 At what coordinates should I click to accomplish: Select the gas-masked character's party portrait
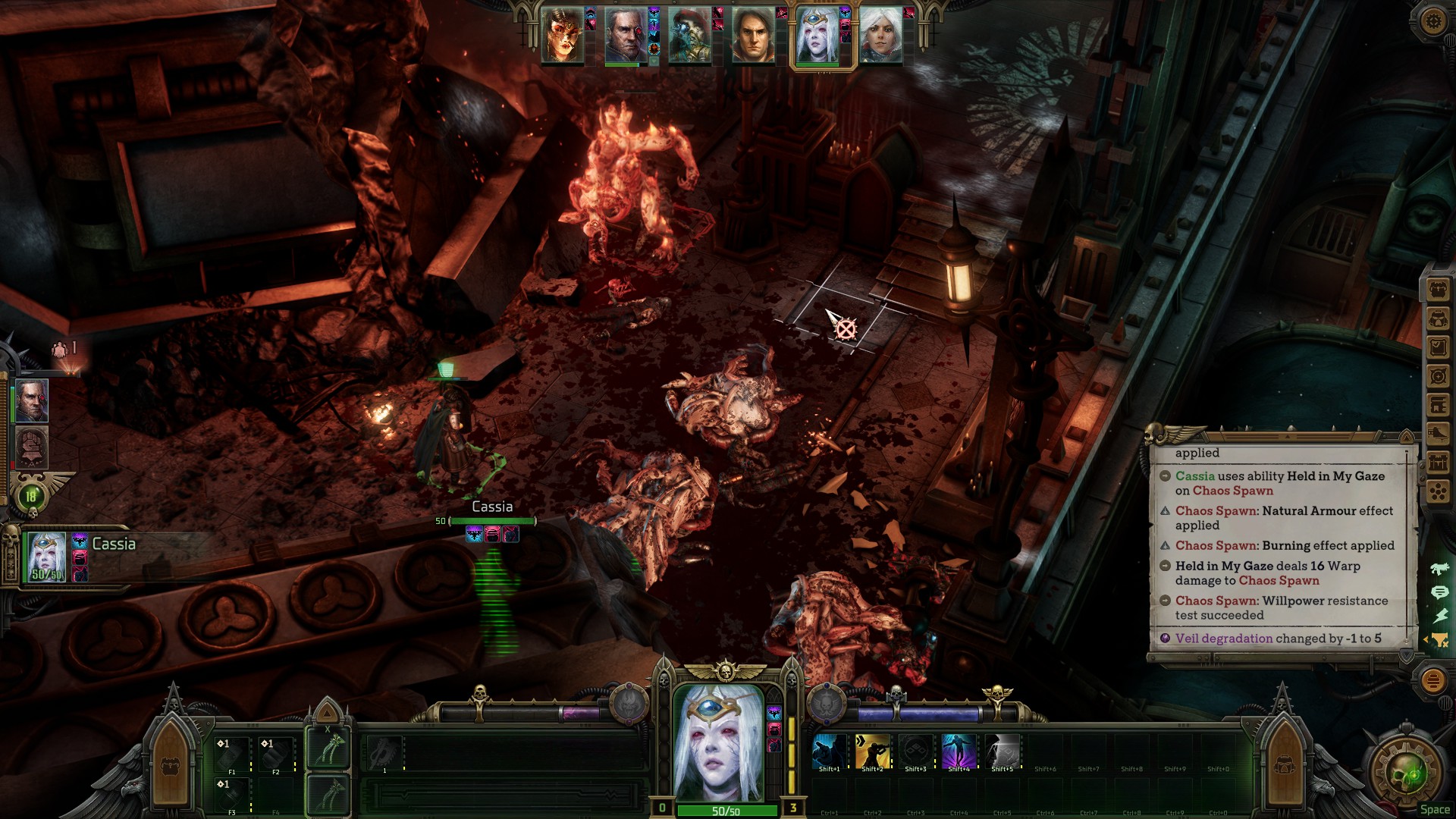point(689,36)
